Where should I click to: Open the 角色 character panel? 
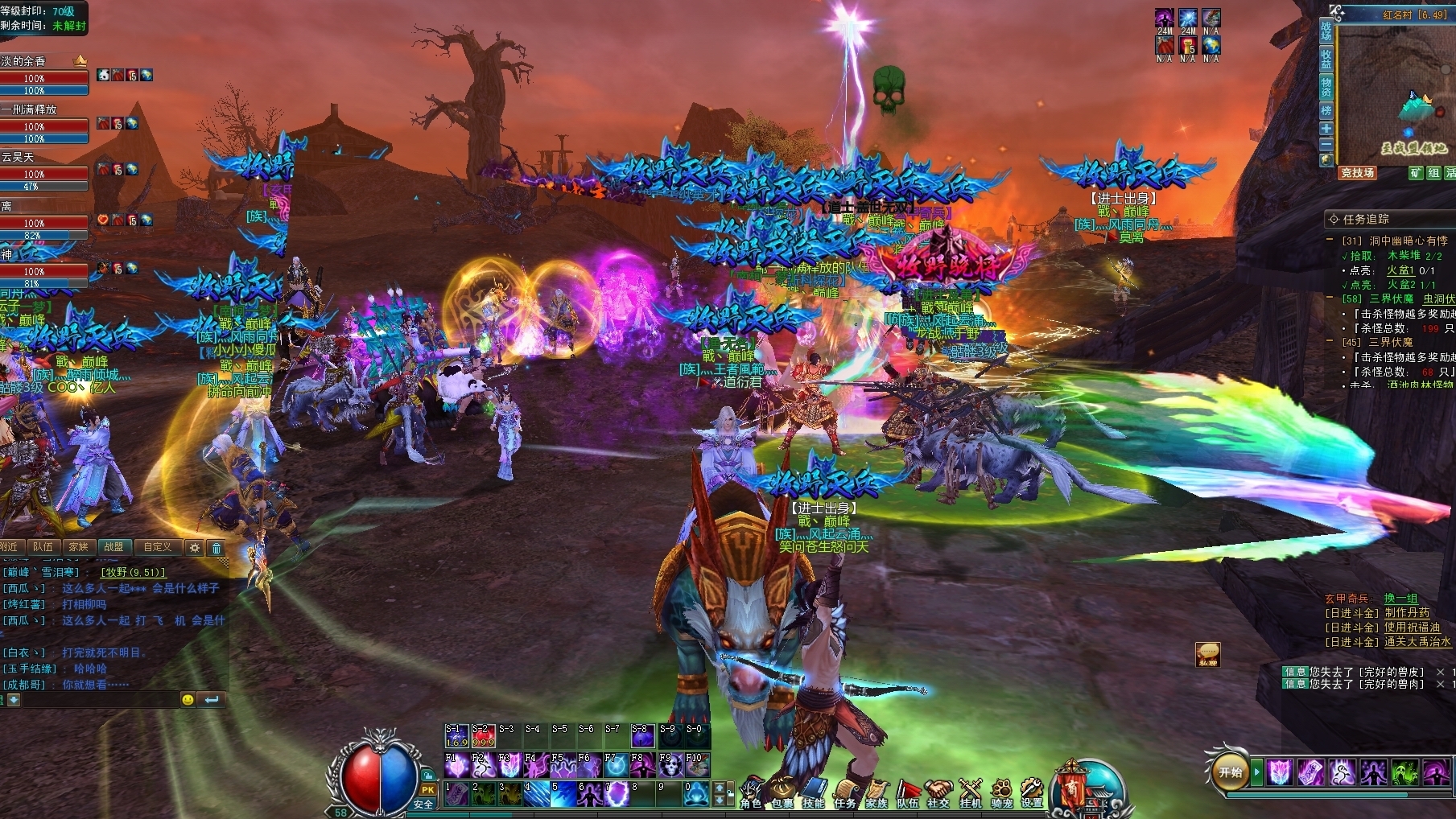tap(750, 792)
